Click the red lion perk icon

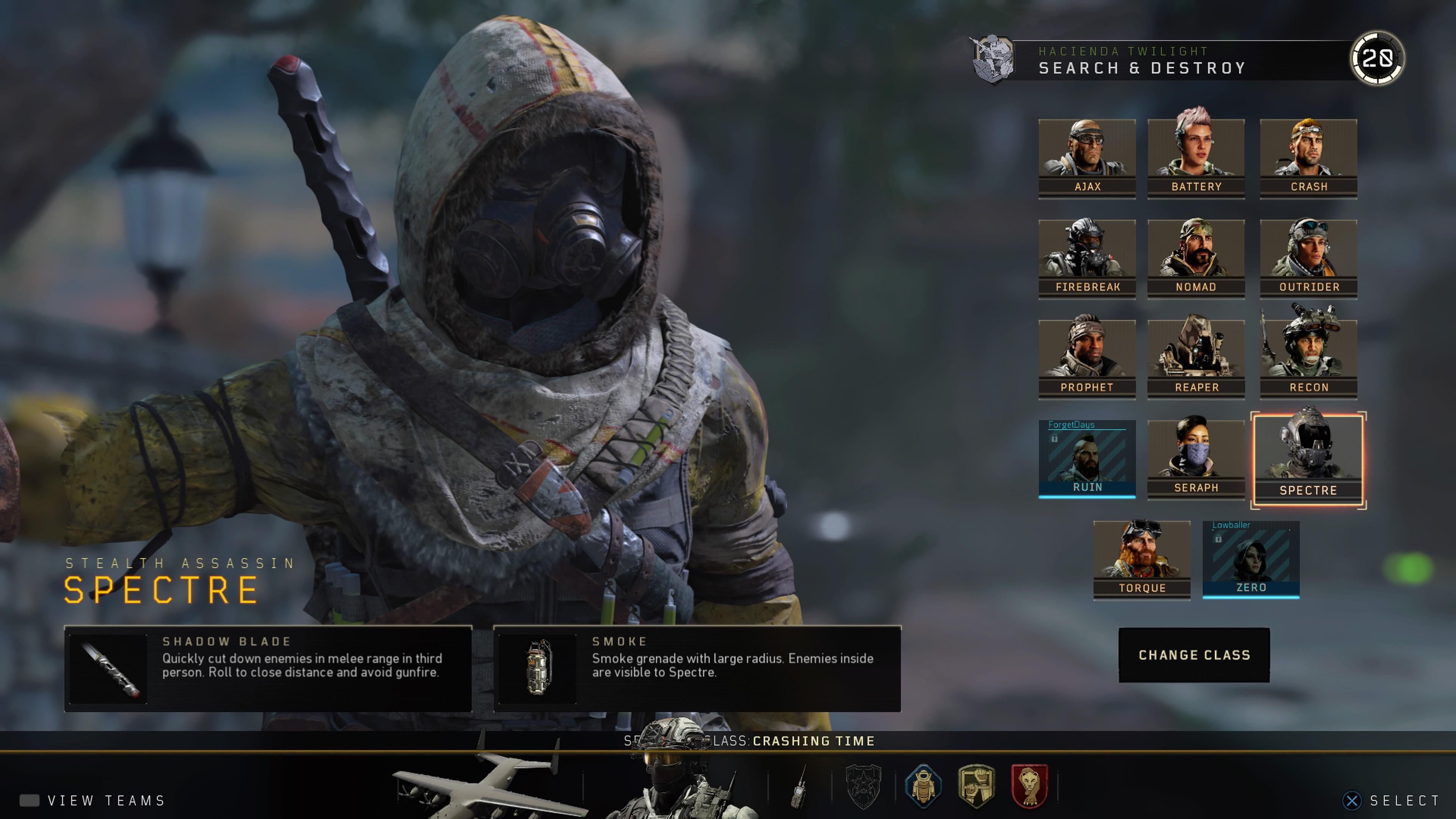pos(1029,786)
